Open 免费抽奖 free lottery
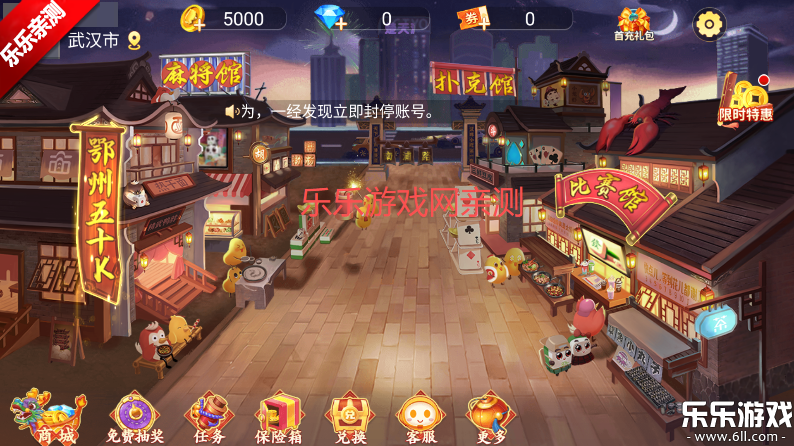The image size is (794, 446). pos(133,416)
